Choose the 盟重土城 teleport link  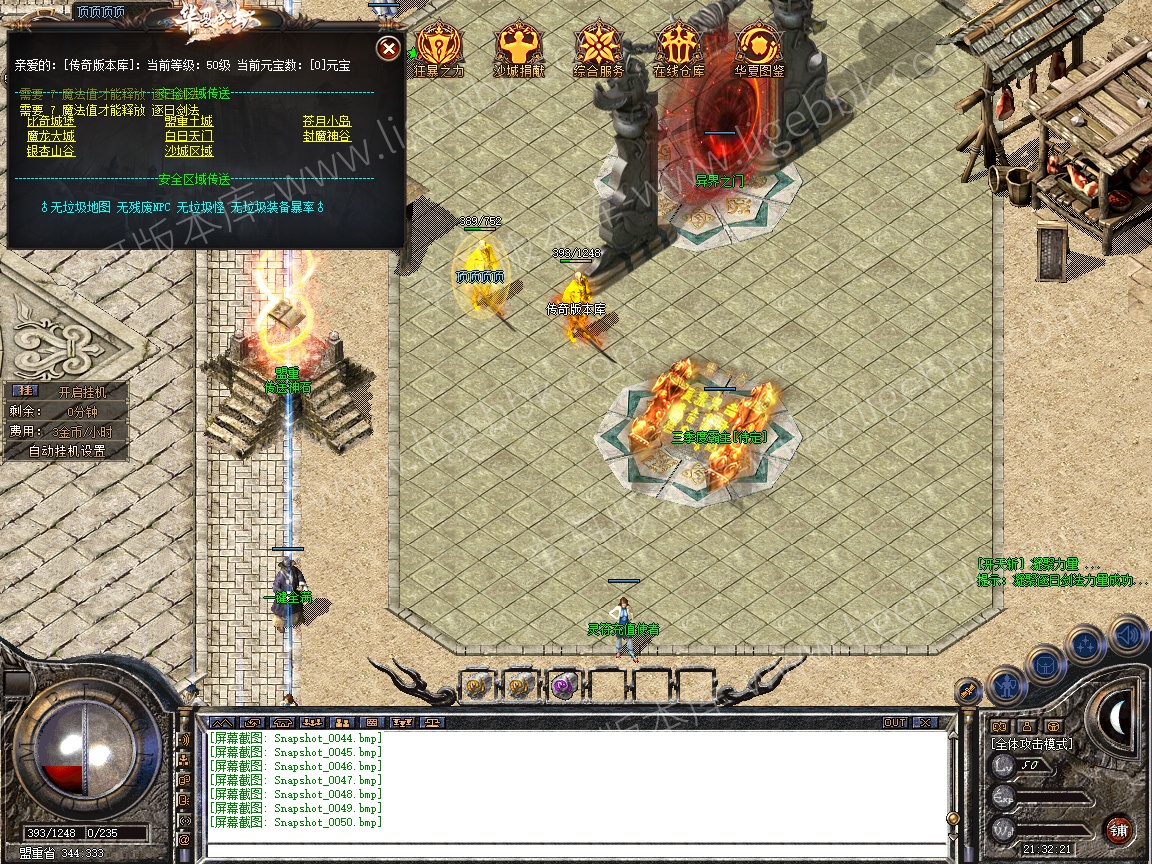189,121
